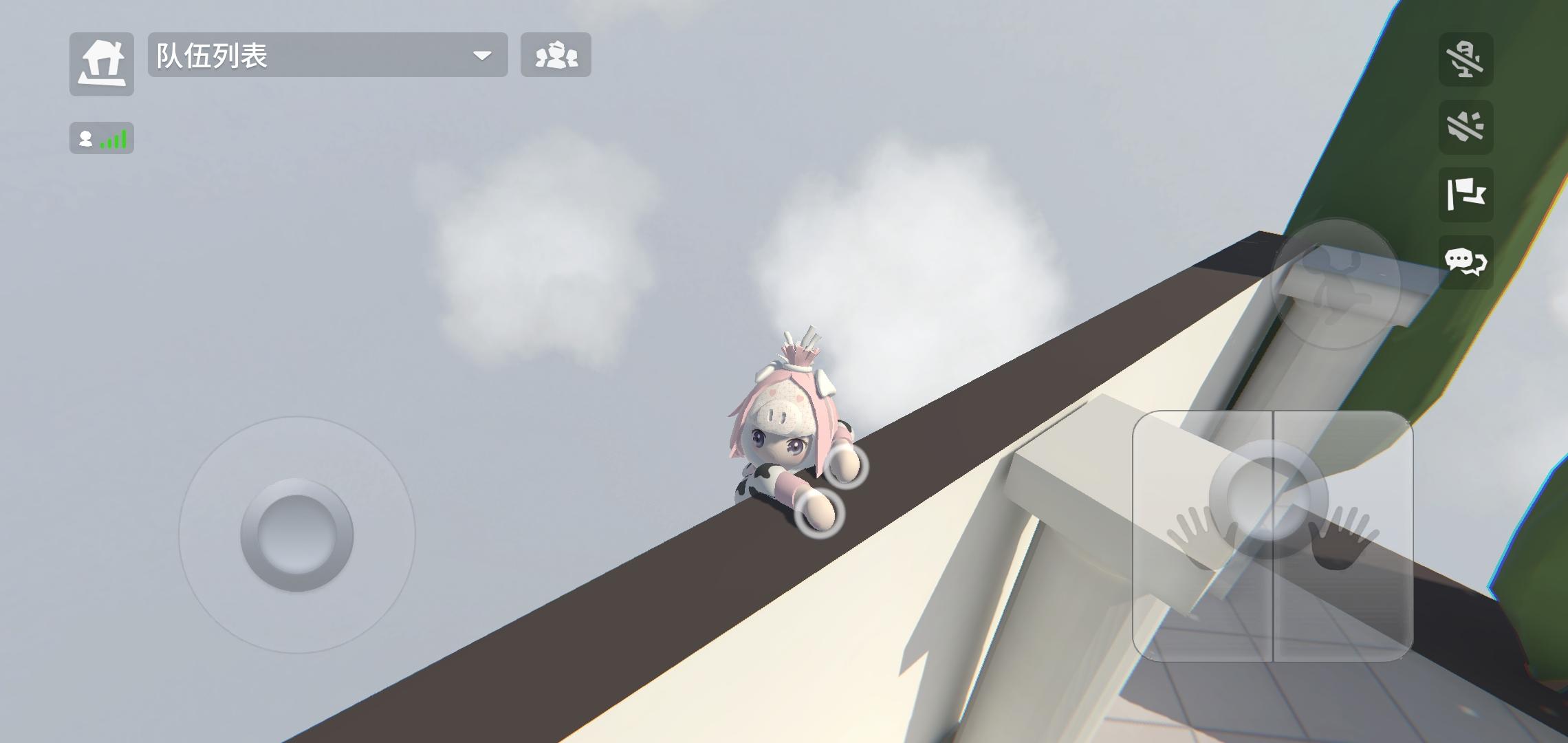Screen dimensions: 1568x743
Task: Tap the downward arrow beside 队伍列表
Action: (483, 55)
